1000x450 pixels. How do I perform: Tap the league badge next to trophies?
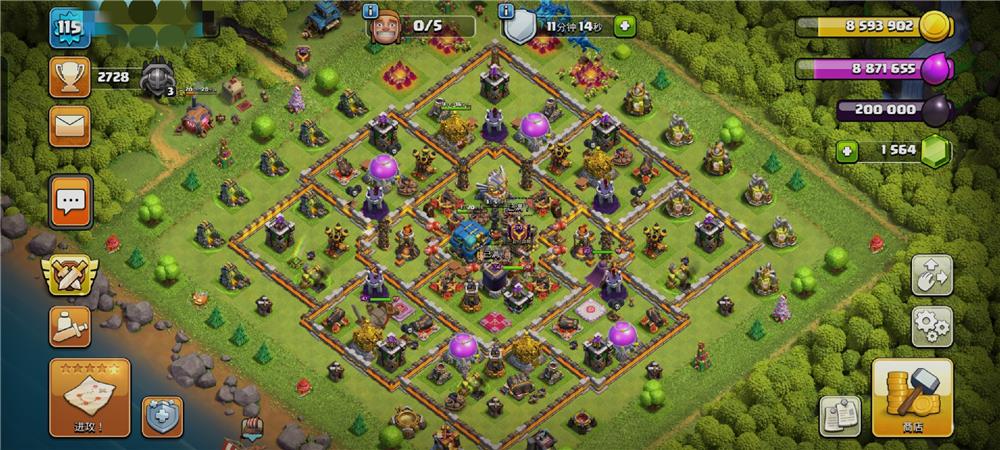pyautogui.click(x=157, y=77)
